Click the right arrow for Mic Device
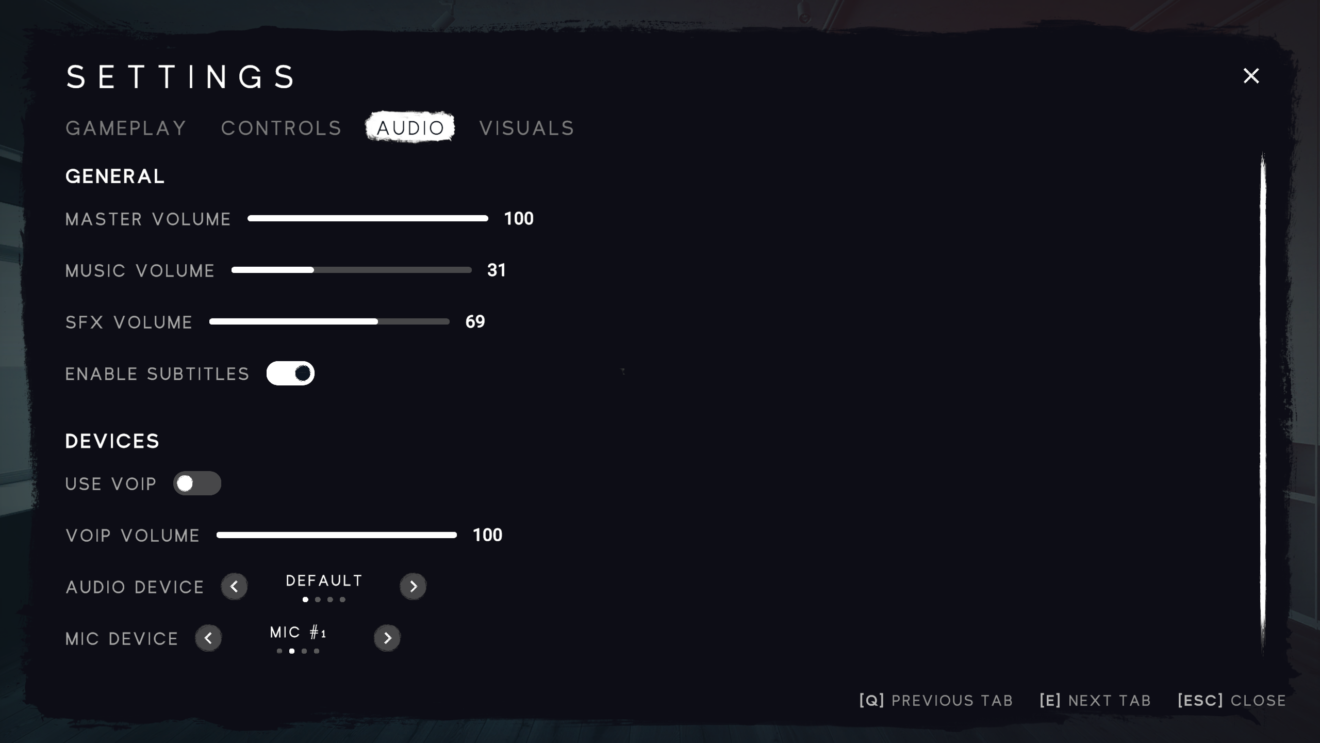 (387, 637)
